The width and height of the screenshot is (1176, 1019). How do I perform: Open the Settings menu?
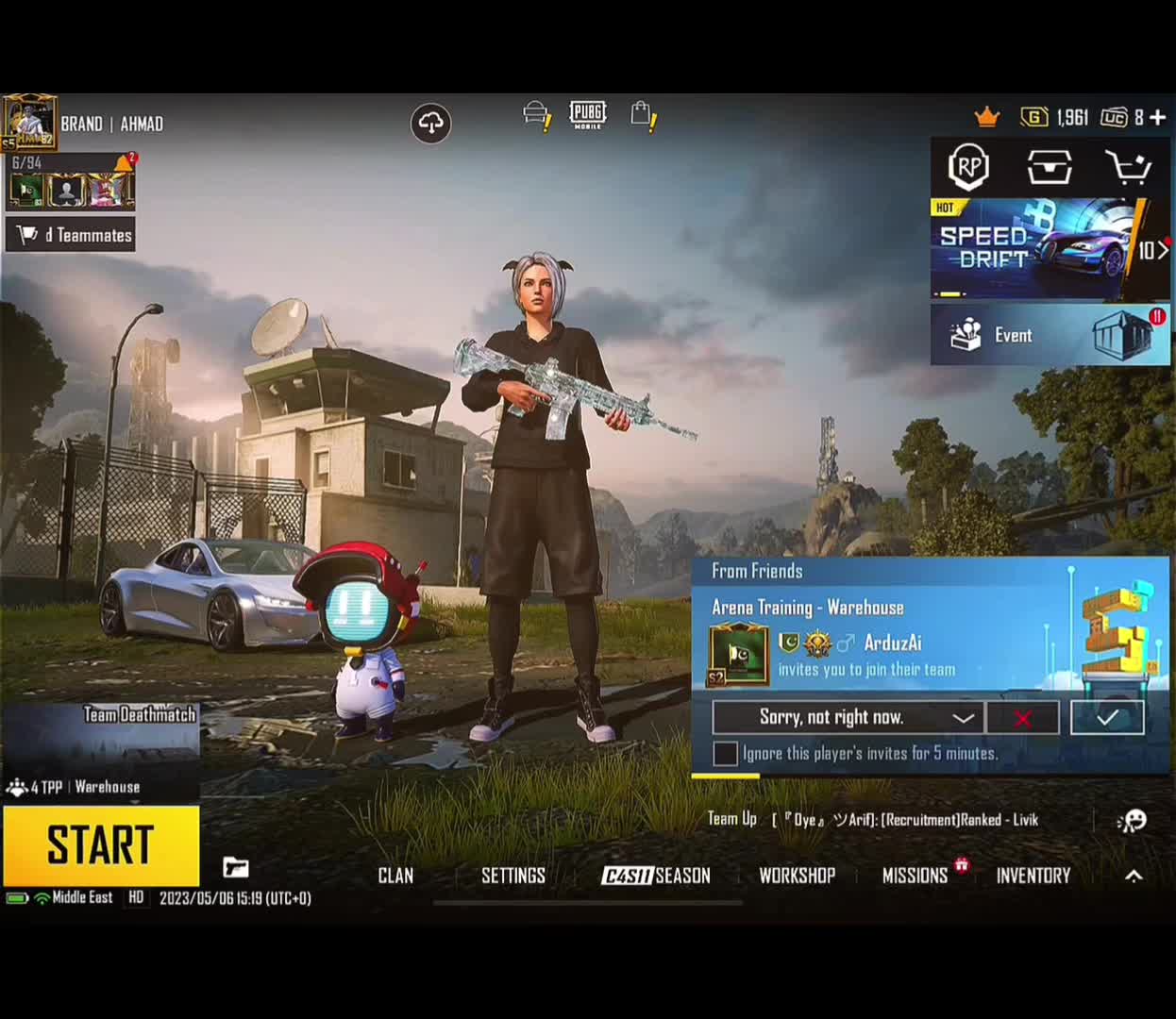(513, 876)
